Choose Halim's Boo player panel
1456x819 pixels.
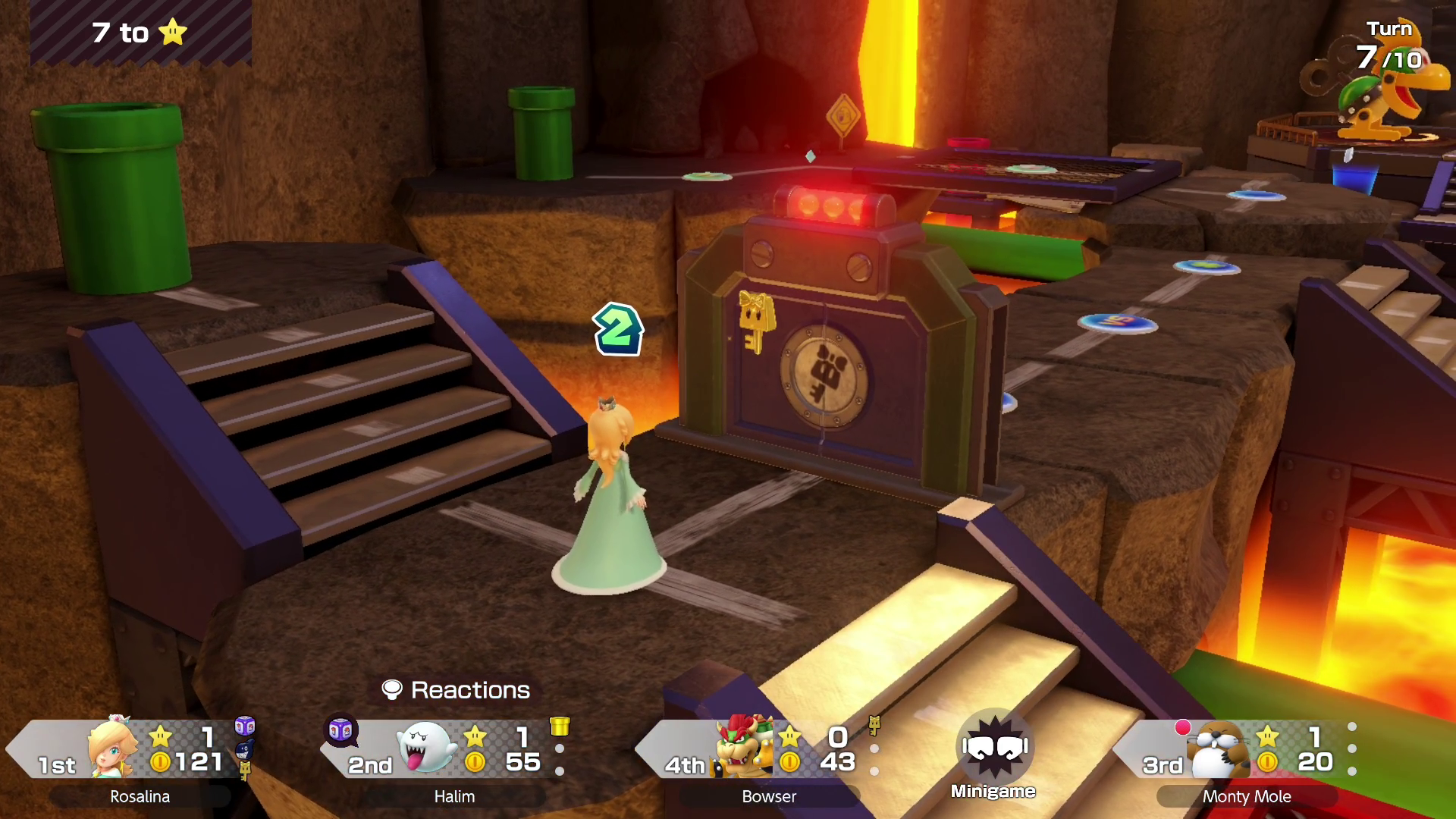tap(447, 751)
